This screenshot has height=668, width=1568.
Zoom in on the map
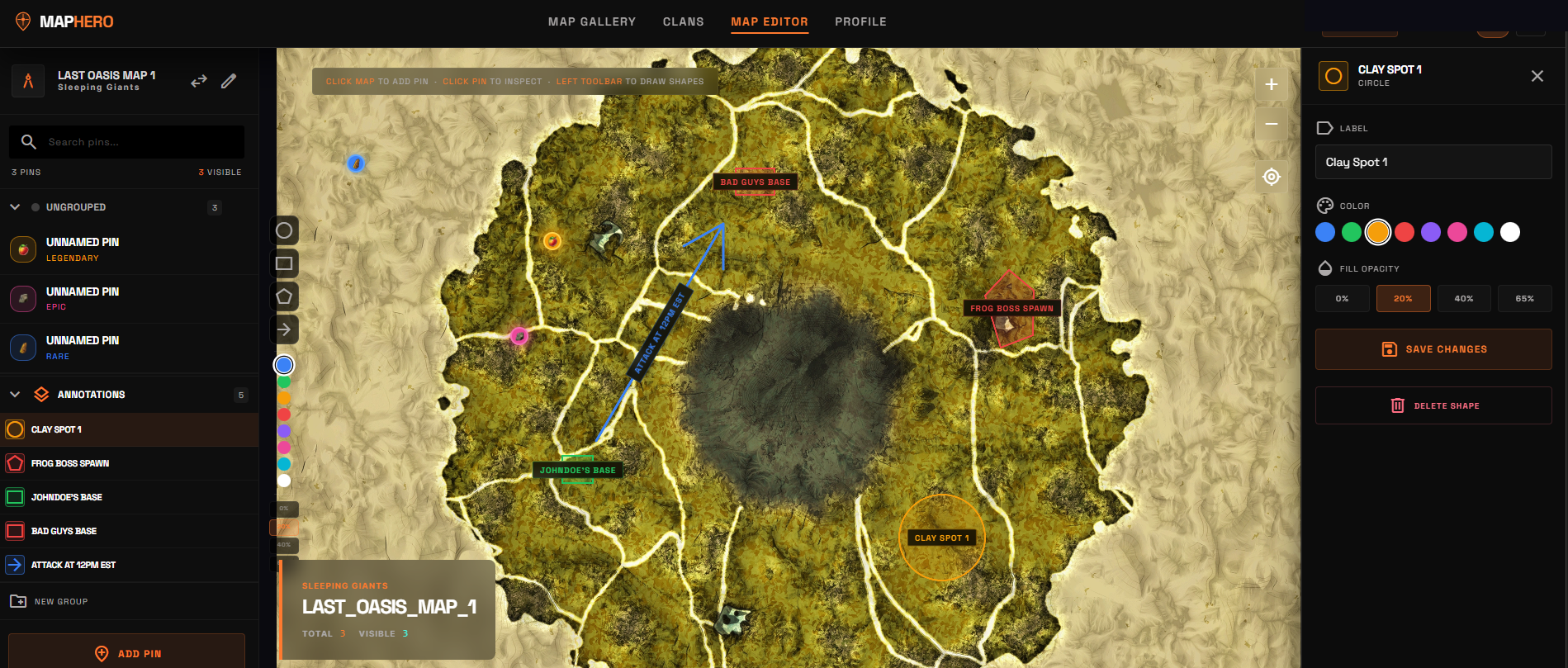tap(1271, 83)
